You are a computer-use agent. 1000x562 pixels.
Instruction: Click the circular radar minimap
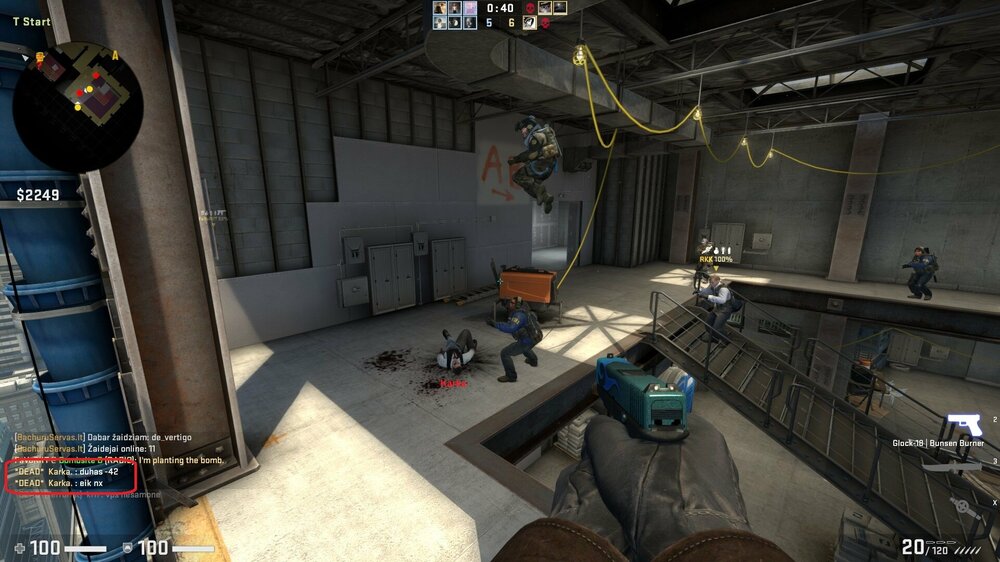[78, 106]
